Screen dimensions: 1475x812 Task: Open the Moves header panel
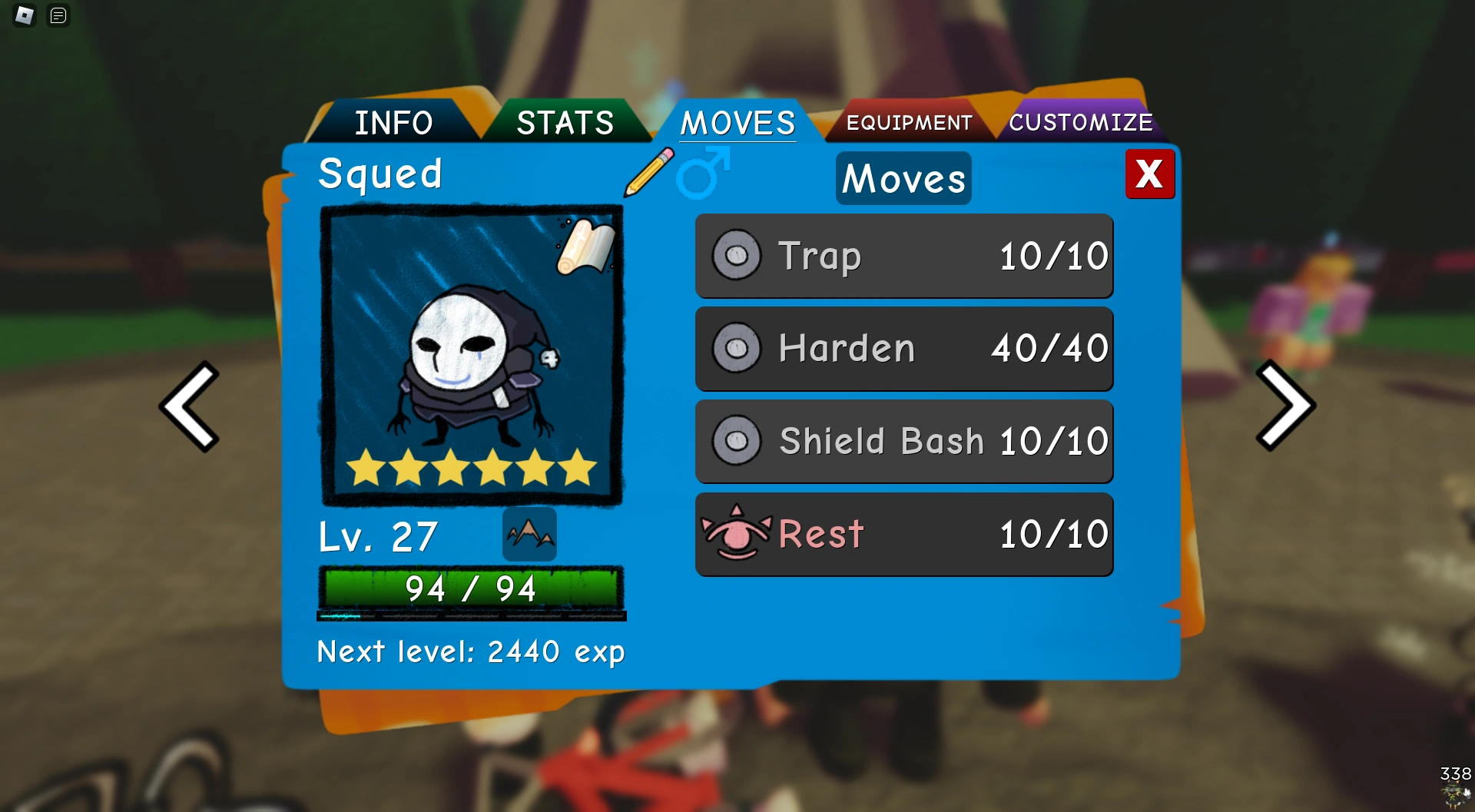903,178
